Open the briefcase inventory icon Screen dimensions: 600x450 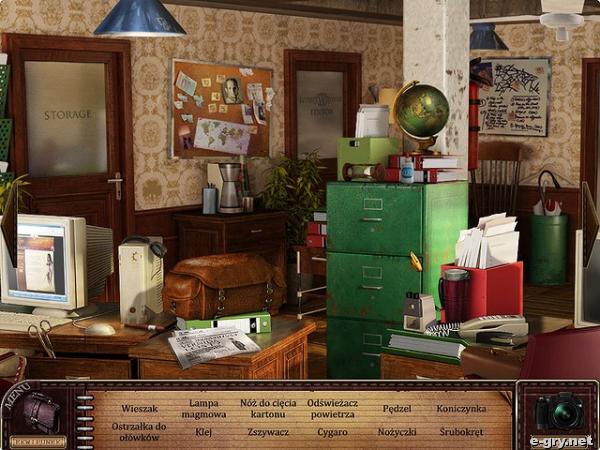(40, 411)
